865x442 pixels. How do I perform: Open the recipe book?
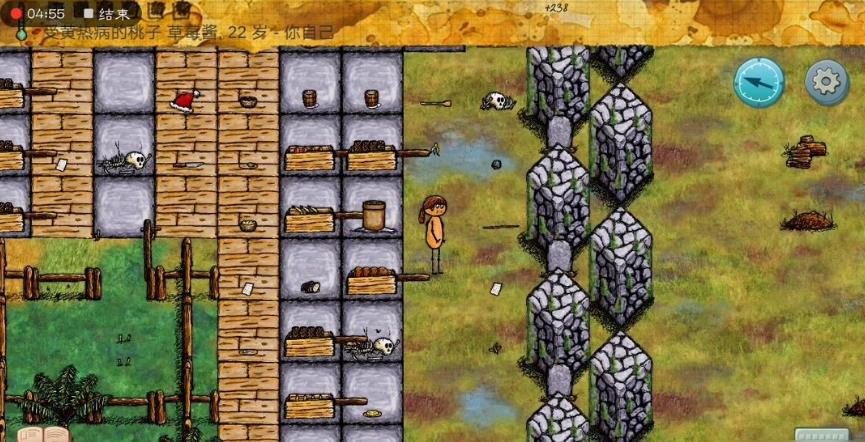click(43, 434)
